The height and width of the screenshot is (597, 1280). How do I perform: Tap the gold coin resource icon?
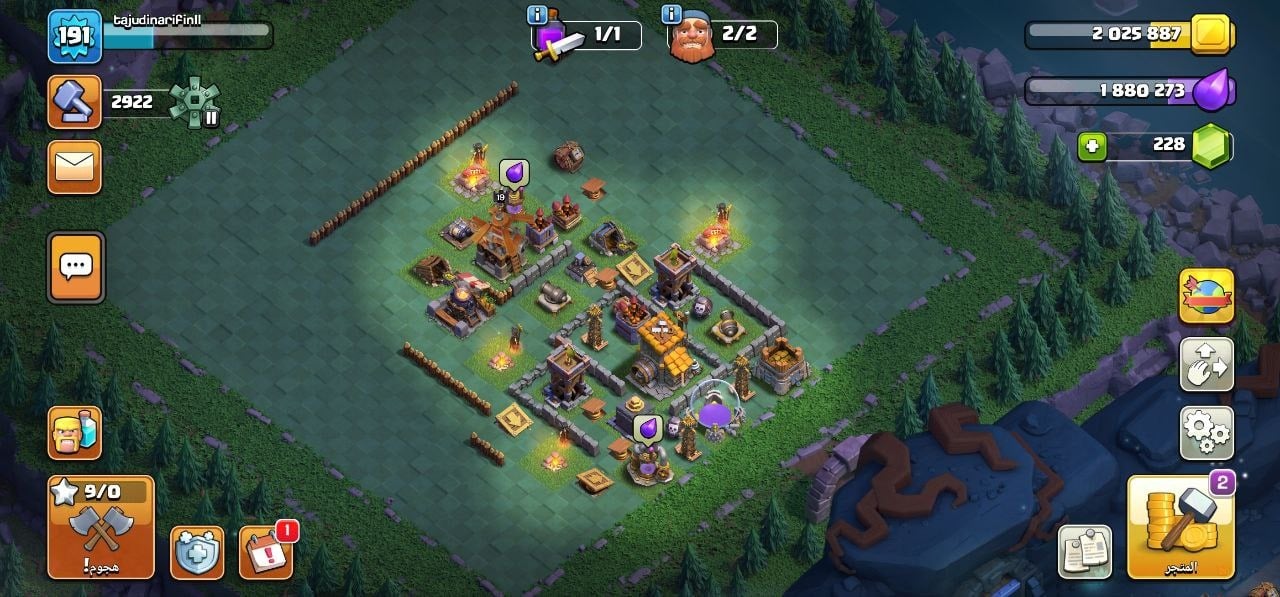1210,34
